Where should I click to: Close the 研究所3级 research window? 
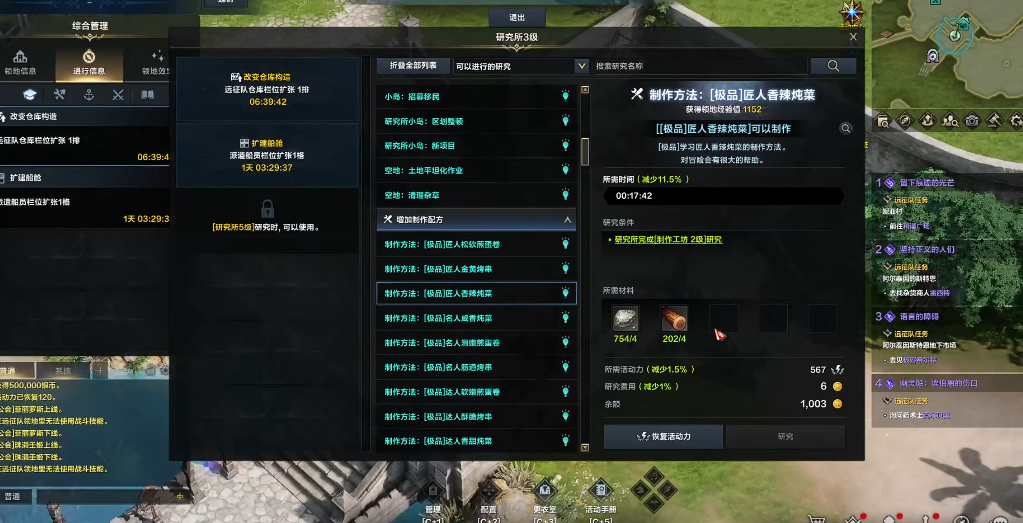click(853, 37)
